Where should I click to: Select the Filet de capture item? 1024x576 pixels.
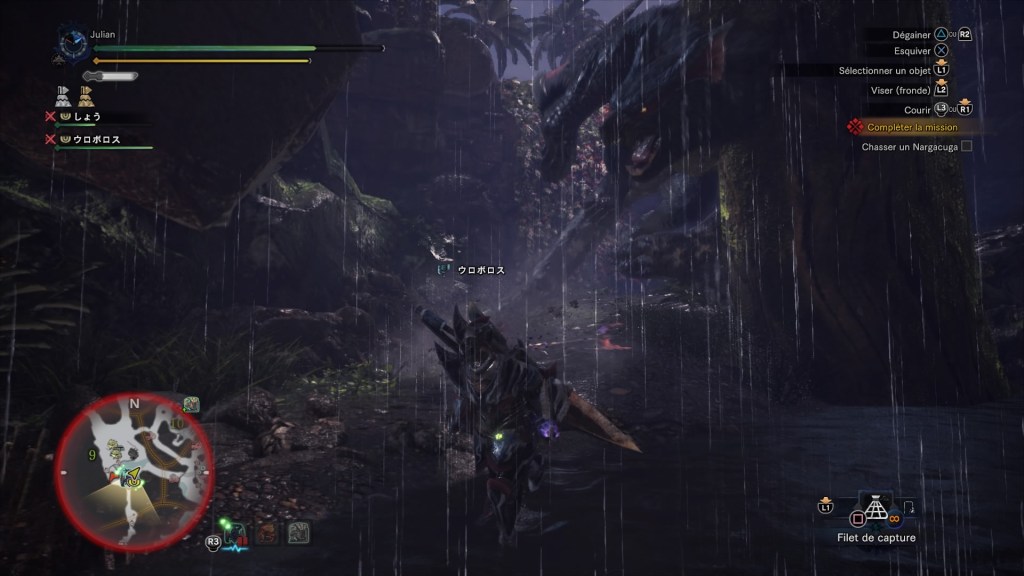click(875, 509)
